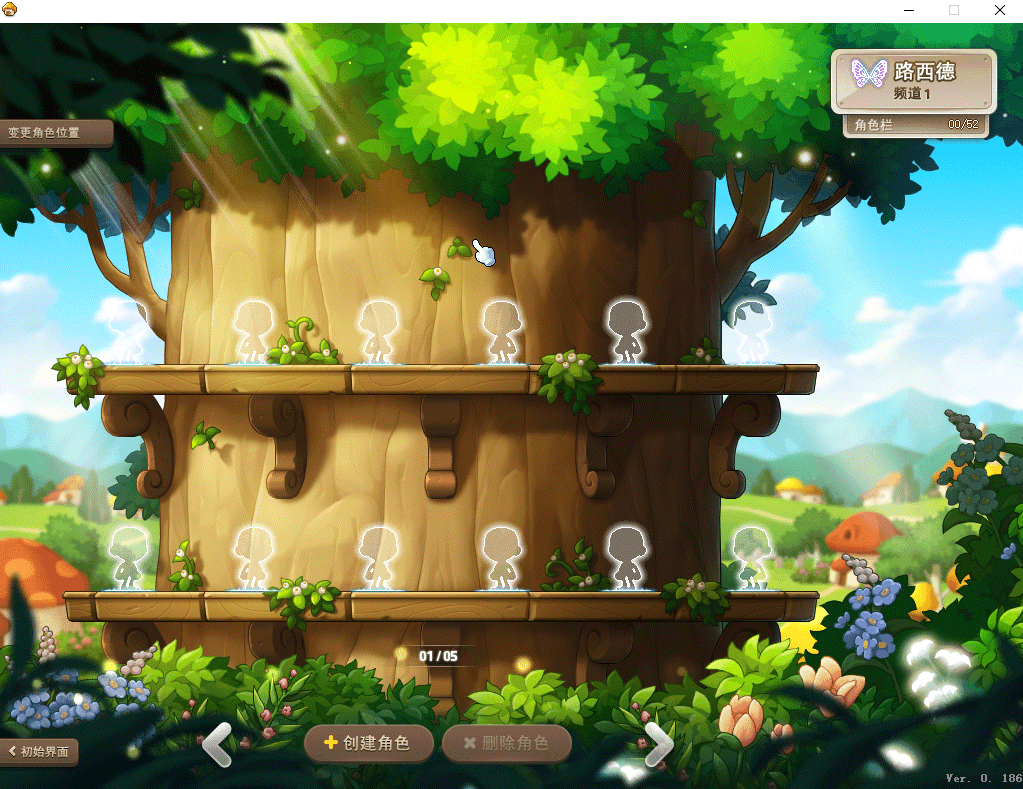Click the 创建角色 create character button
The image size is (1023, 789).
coord(369,744)
